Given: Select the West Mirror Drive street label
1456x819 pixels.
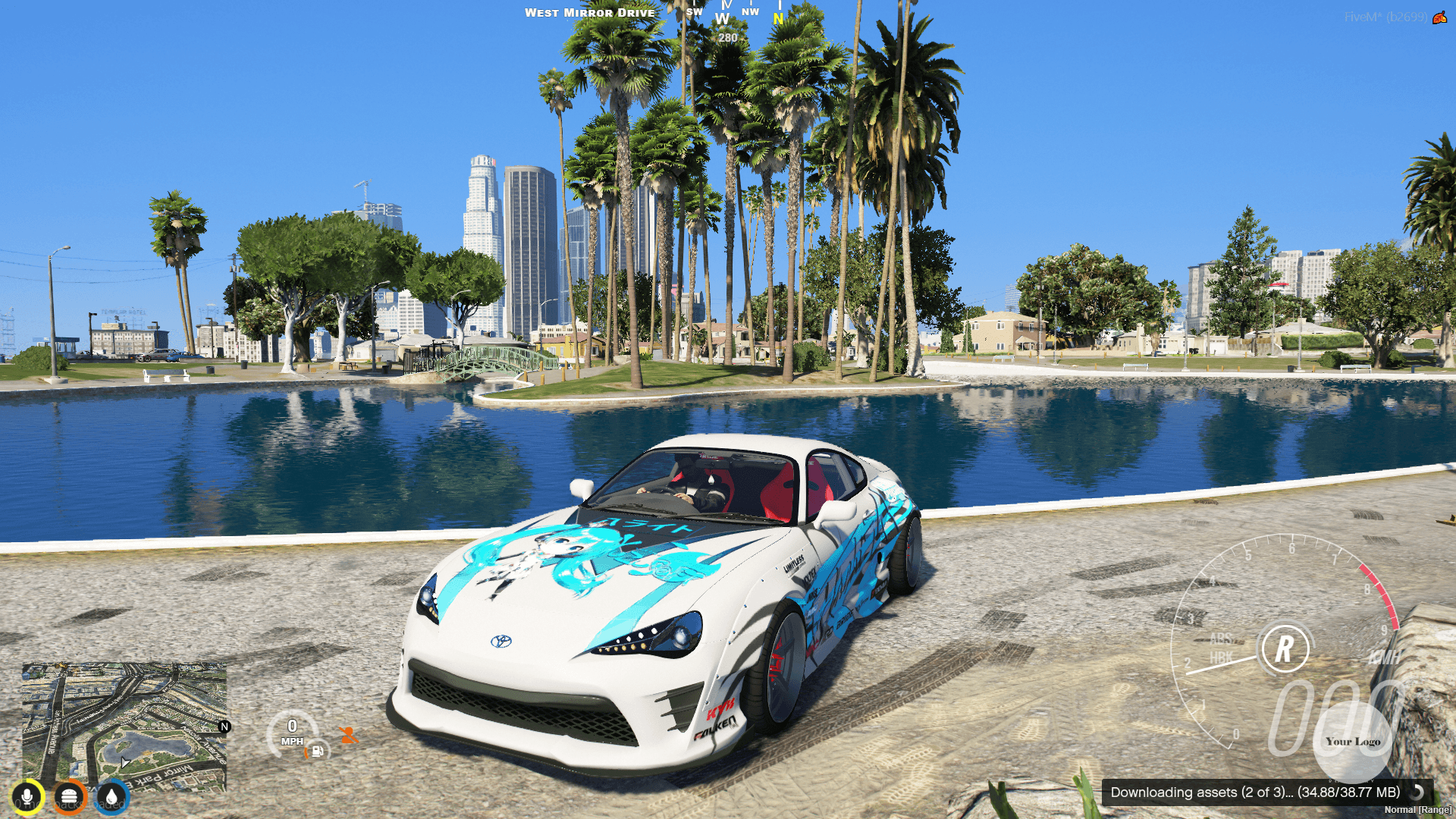Looking at the screenshot, I should click(x=590, y=12).
